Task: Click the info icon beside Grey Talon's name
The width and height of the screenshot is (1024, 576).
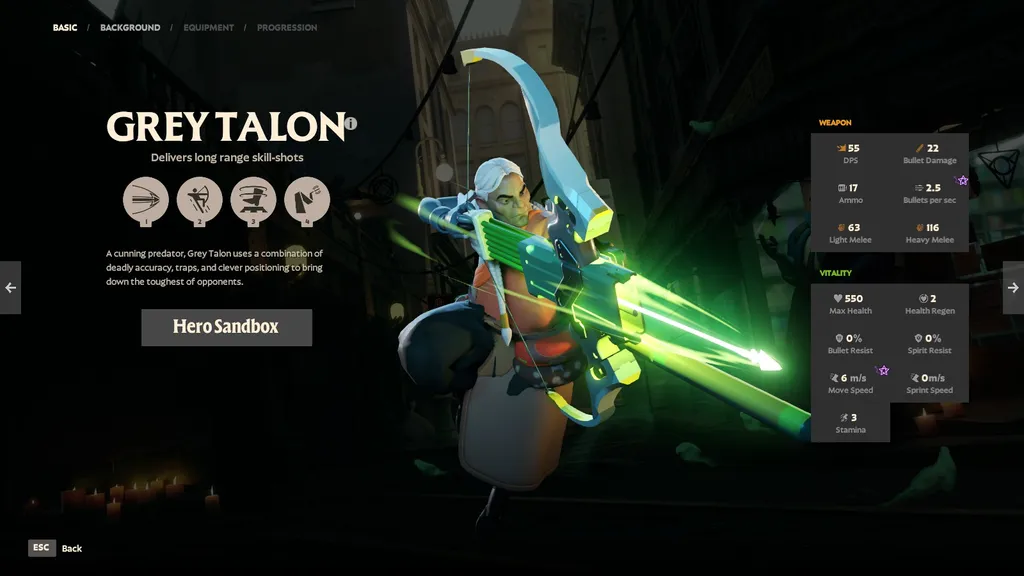Action: click(x=351, y=124)
